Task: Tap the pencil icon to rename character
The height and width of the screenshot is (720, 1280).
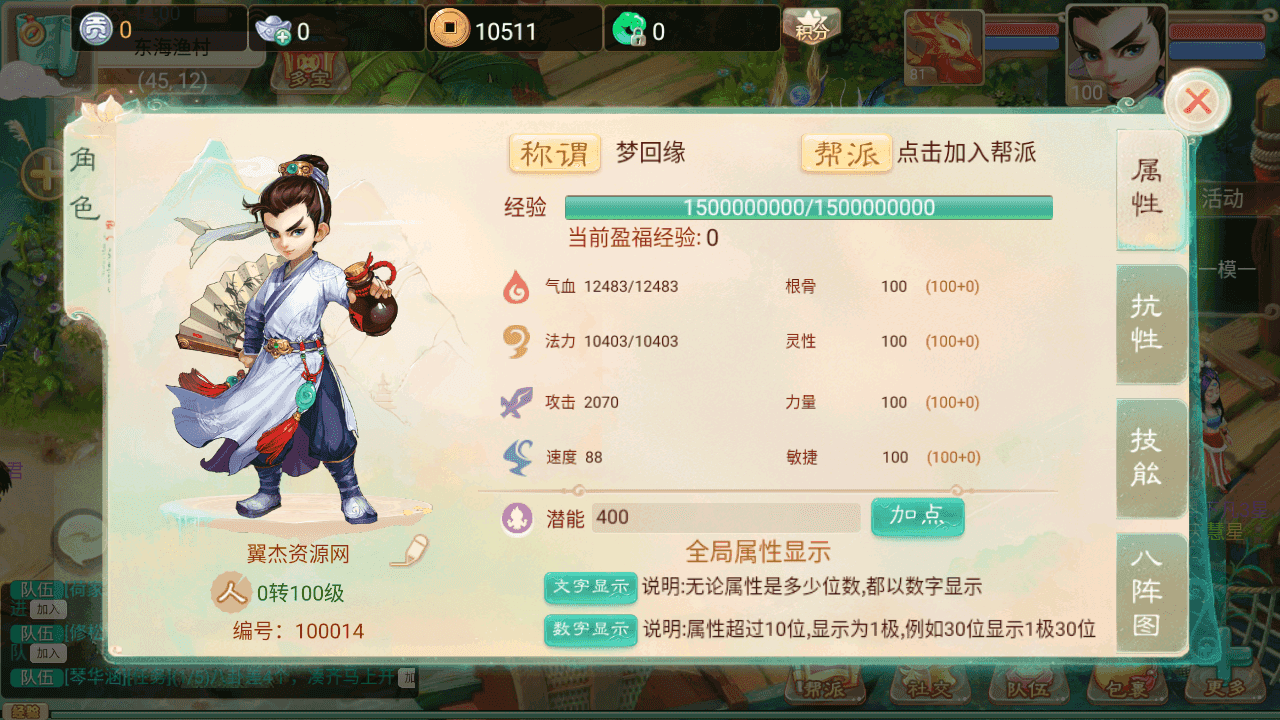Action: (410, 552)
